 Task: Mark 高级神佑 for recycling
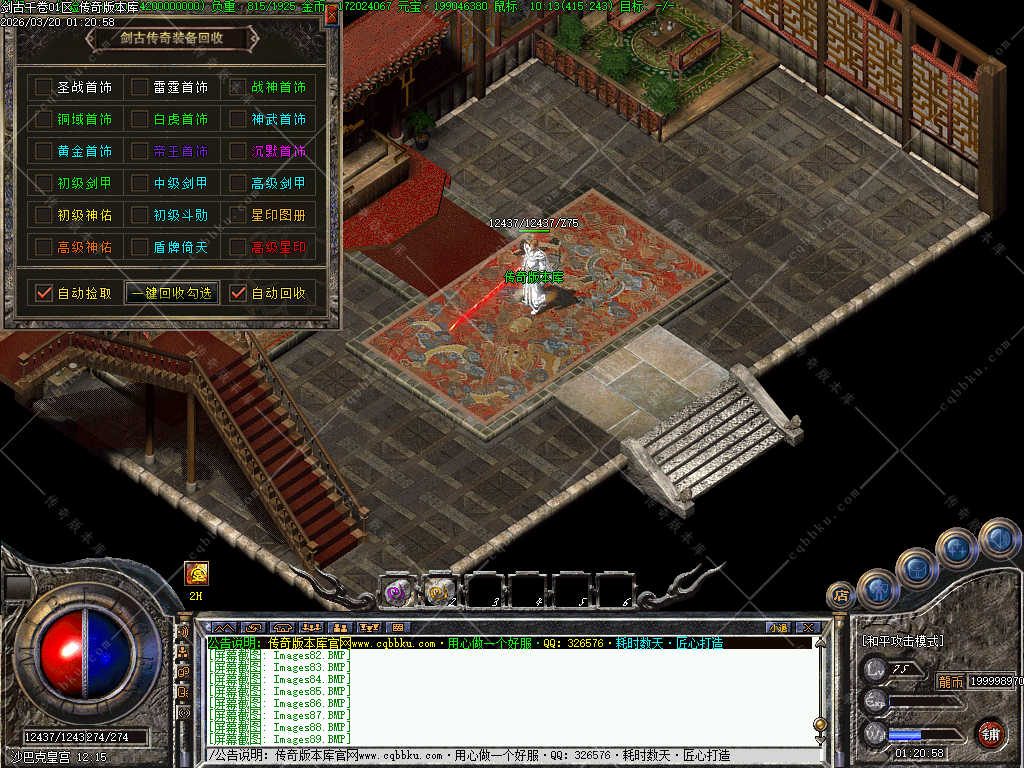coord(43,247)
